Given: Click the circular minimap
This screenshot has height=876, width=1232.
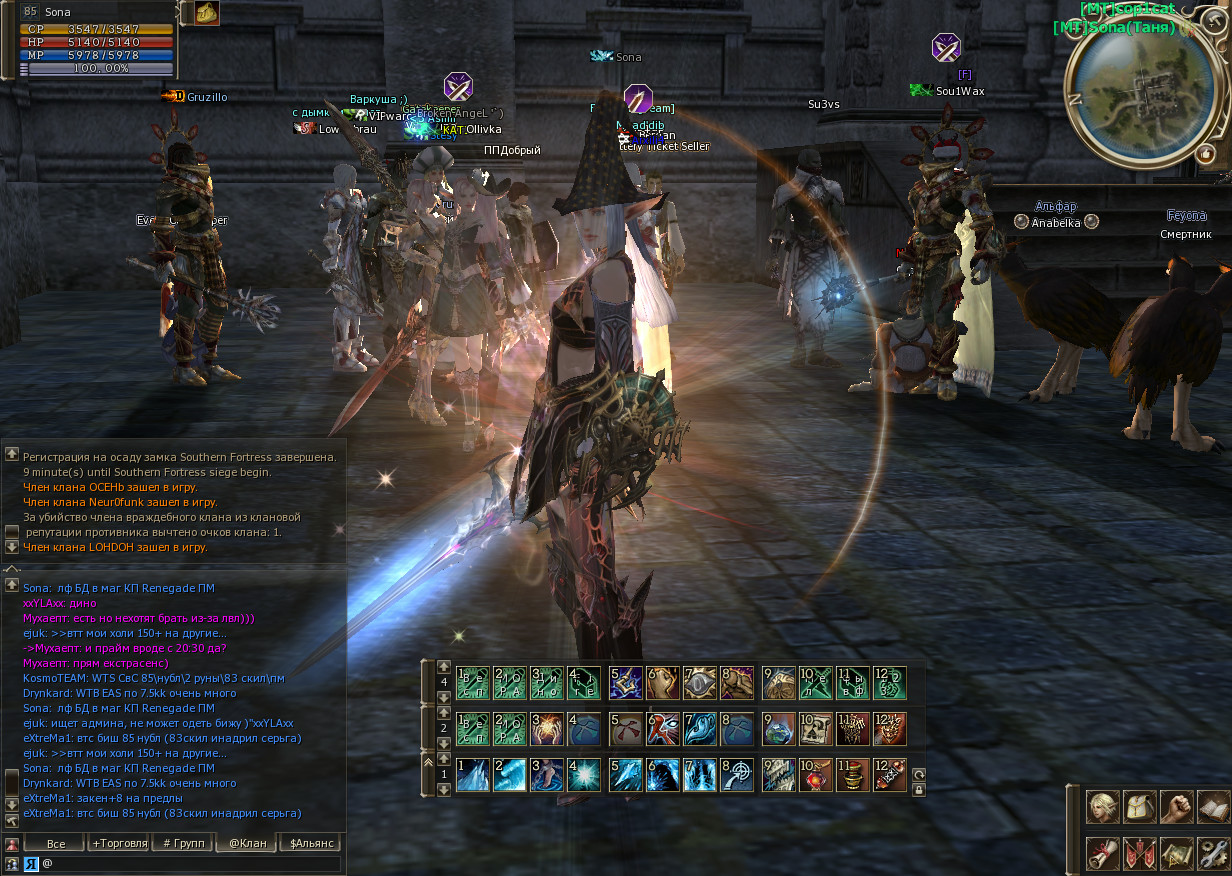Looking at the screenshot, I should click(1134, 97).
